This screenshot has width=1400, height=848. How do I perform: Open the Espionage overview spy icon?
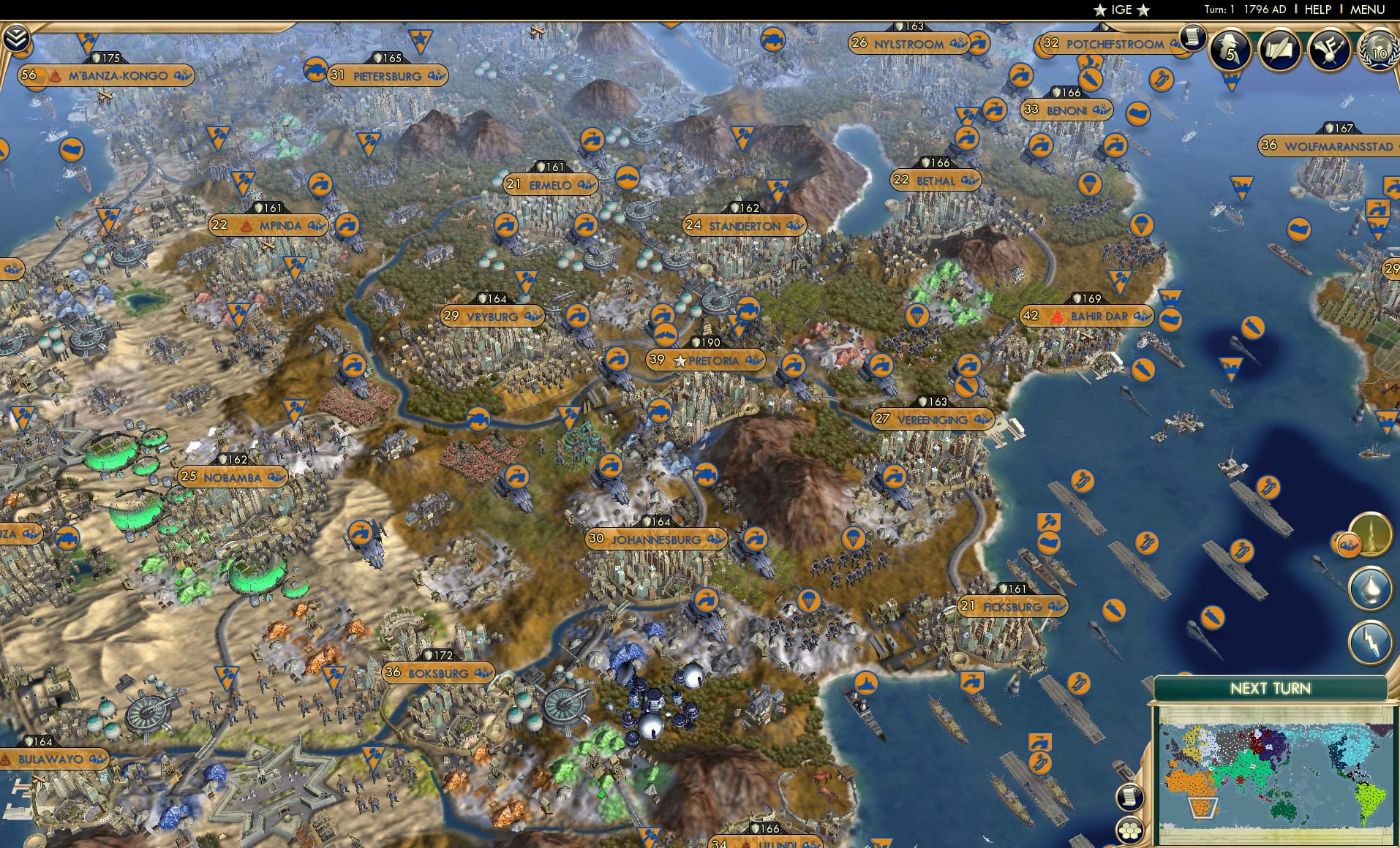point(1230,50)
